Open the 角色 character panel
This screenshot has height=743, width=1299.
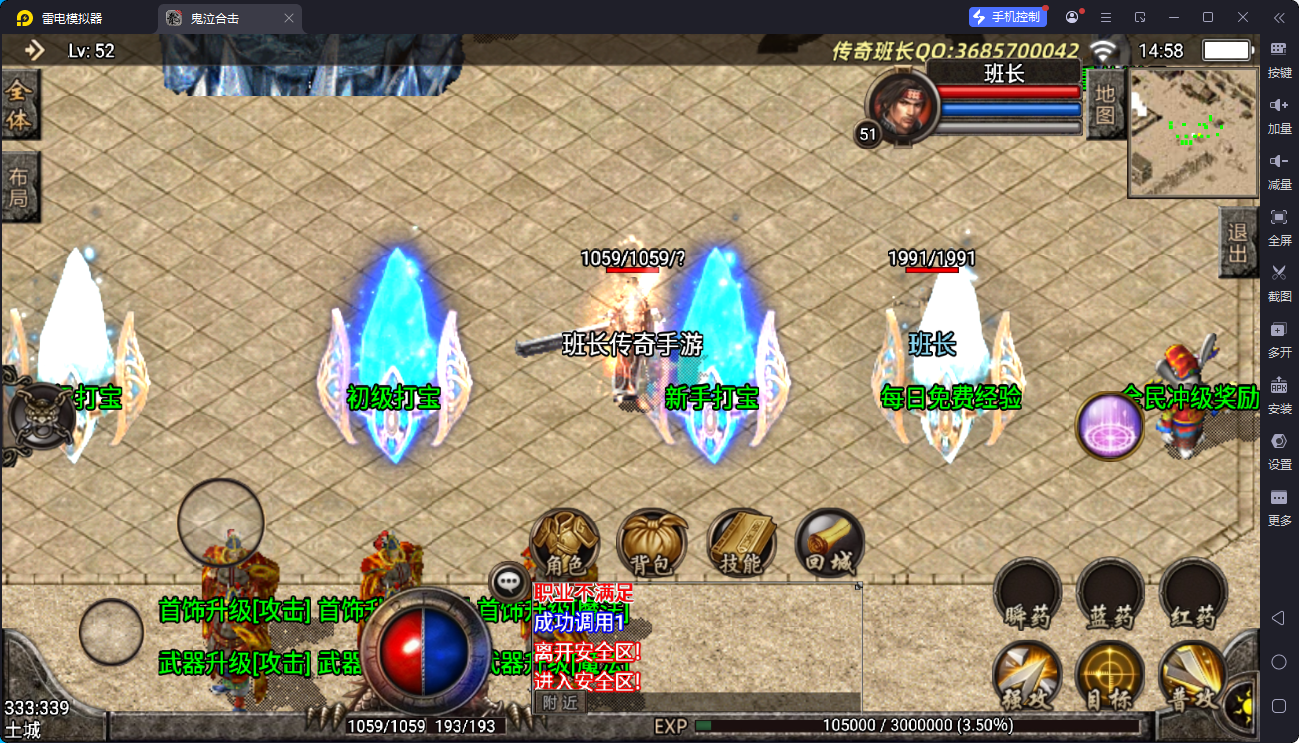564,544
